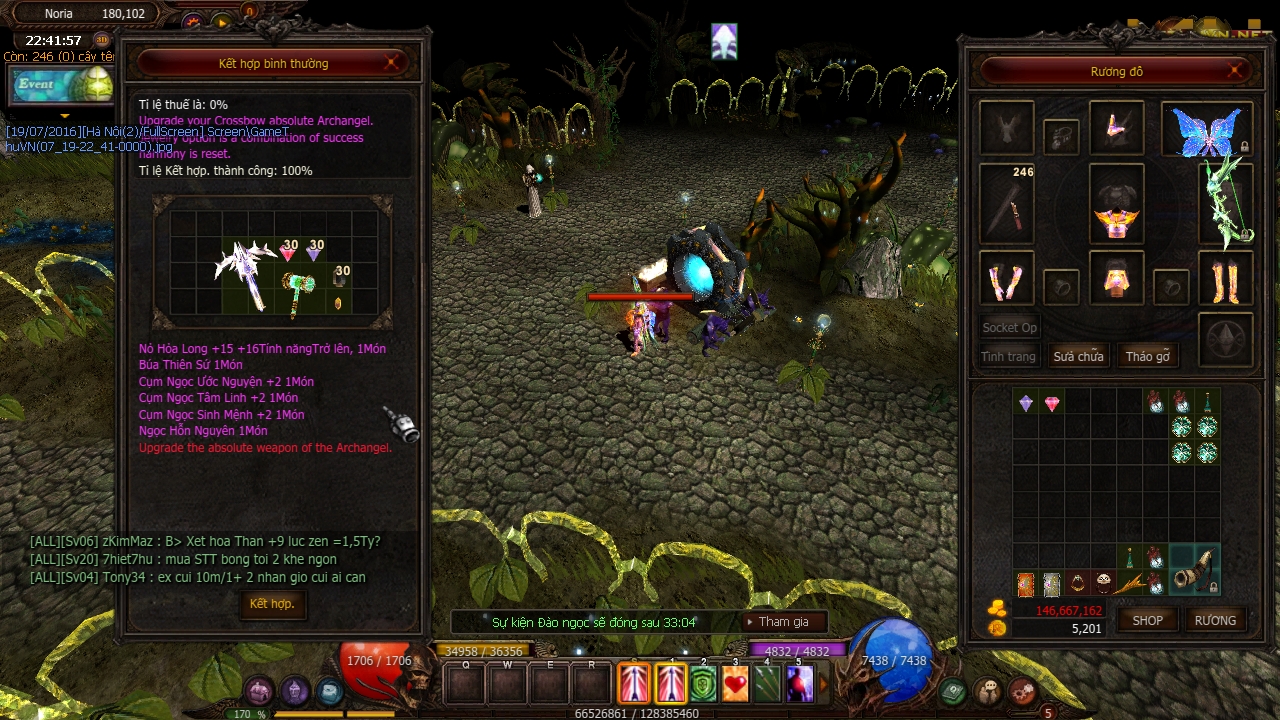1280x720 pixels.
Task: Use the red heart skill on hotbar
Action: 735,684
